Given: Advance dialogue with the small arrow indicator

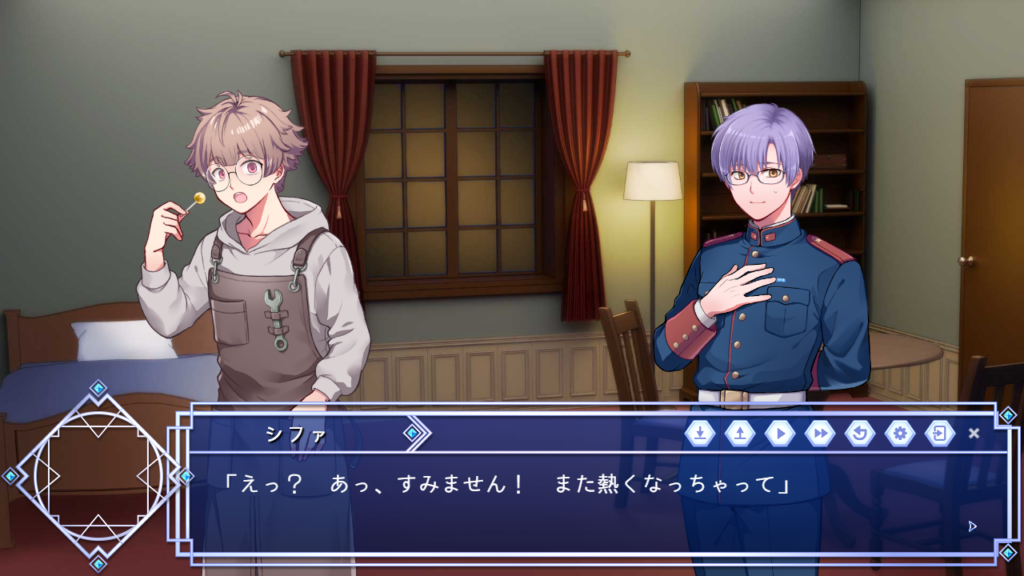Looking at the screenshot, I should click(x=972, y=525).
